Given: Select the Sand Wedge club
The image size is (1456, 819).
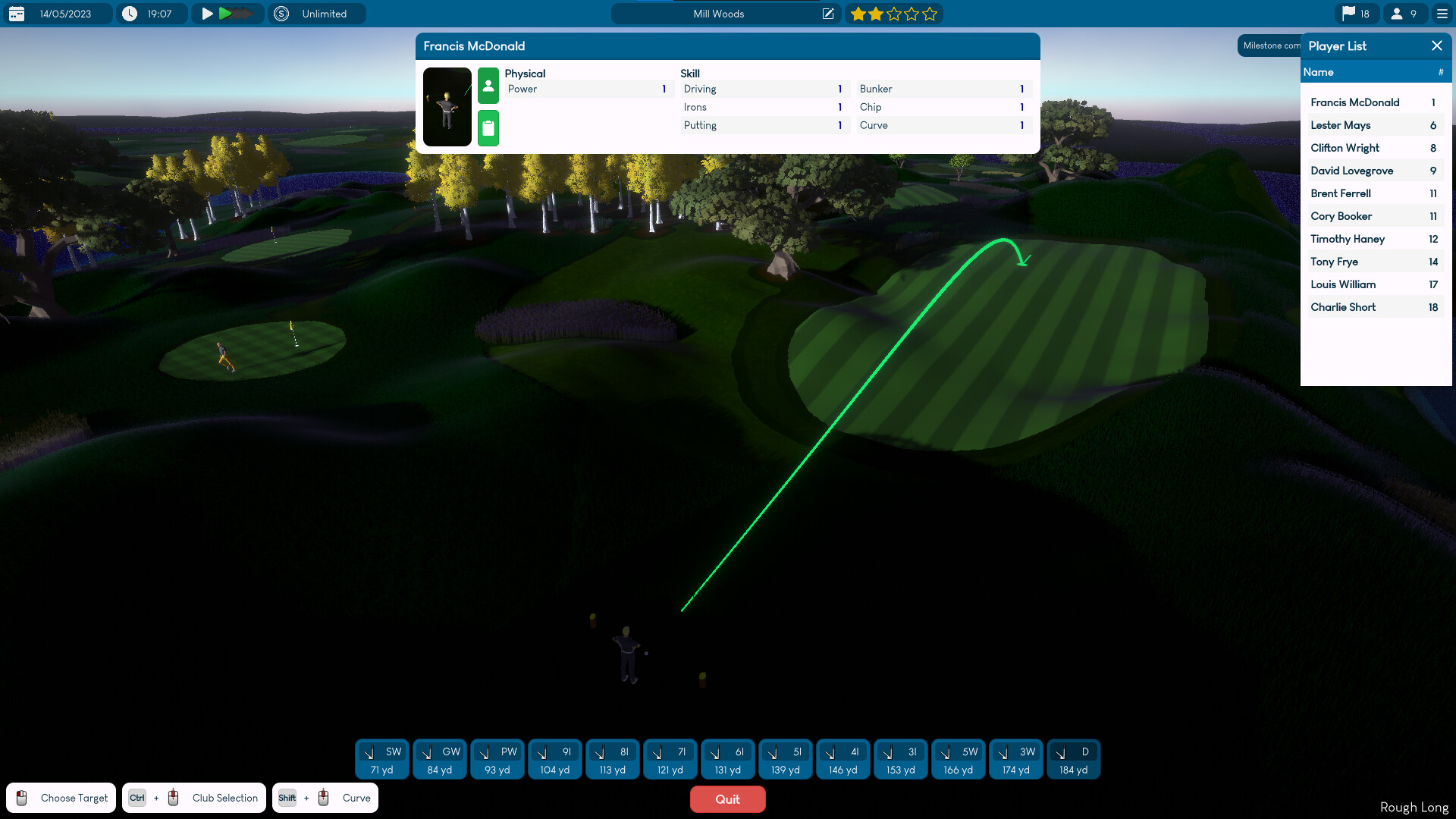Looking at the screenshot, I should point(381,759).
